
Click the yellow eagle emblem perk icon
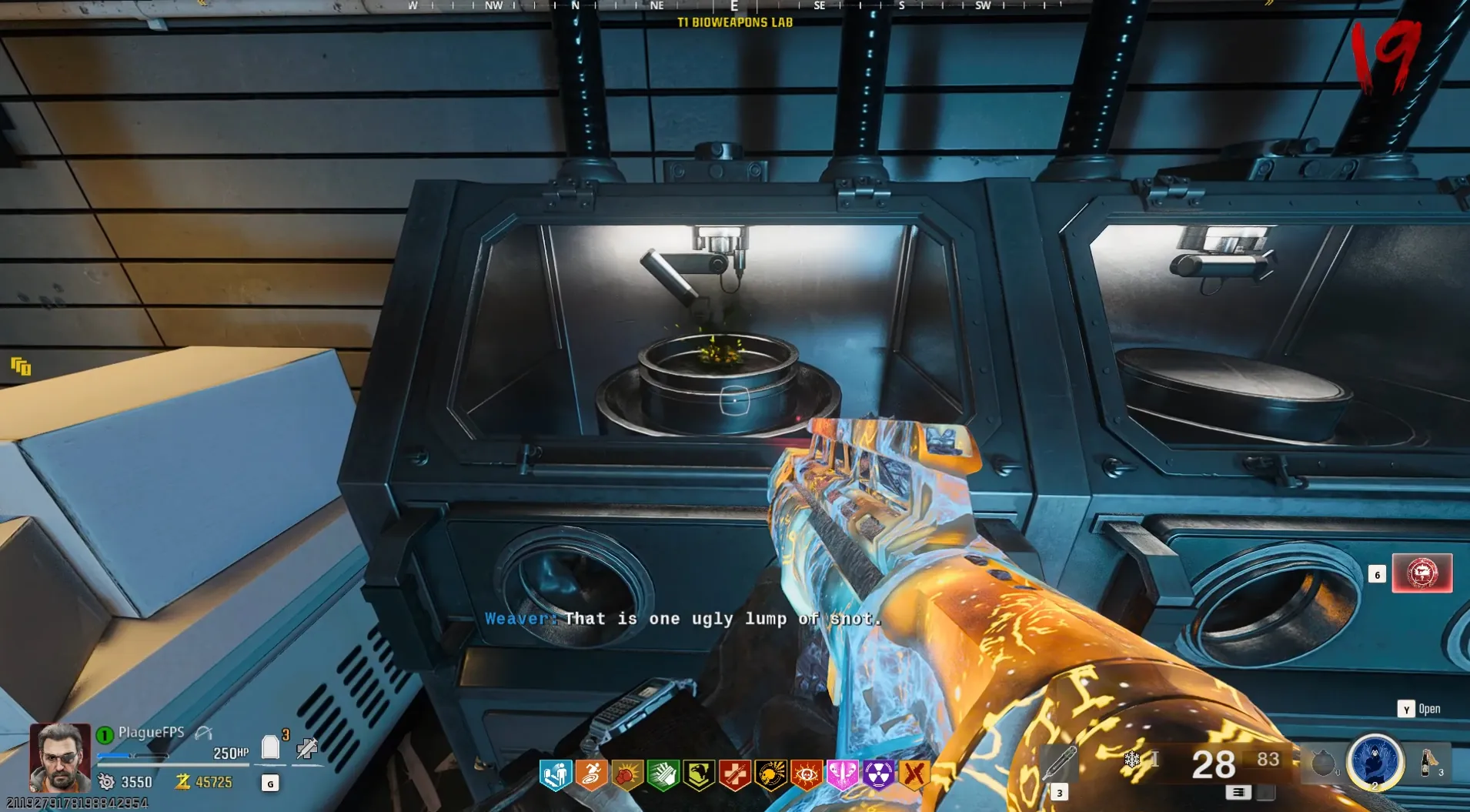click(x=699, y=774)
